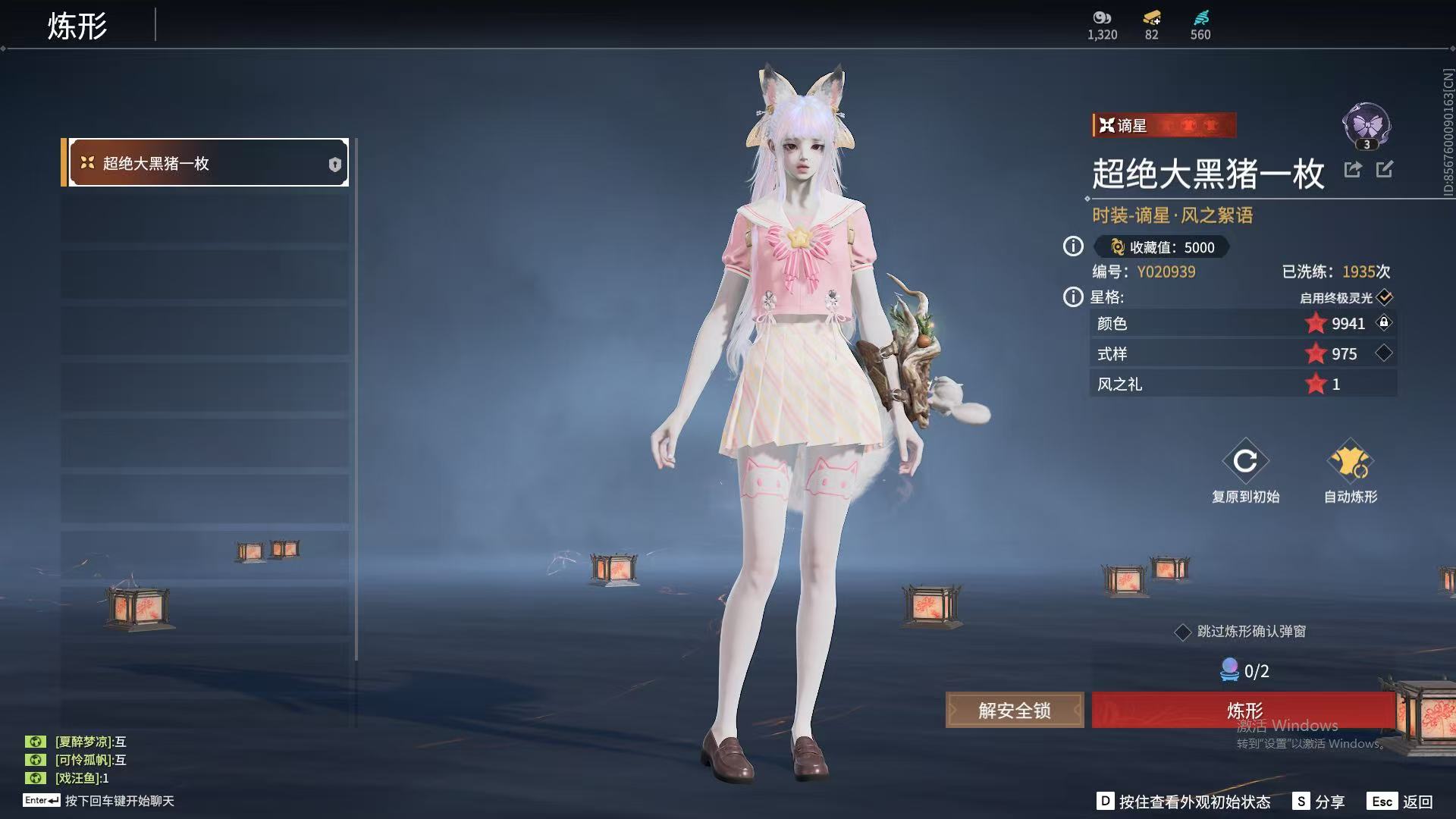Open the chat input box
The height and width of the screenshot is (819, 1456).
119,801
